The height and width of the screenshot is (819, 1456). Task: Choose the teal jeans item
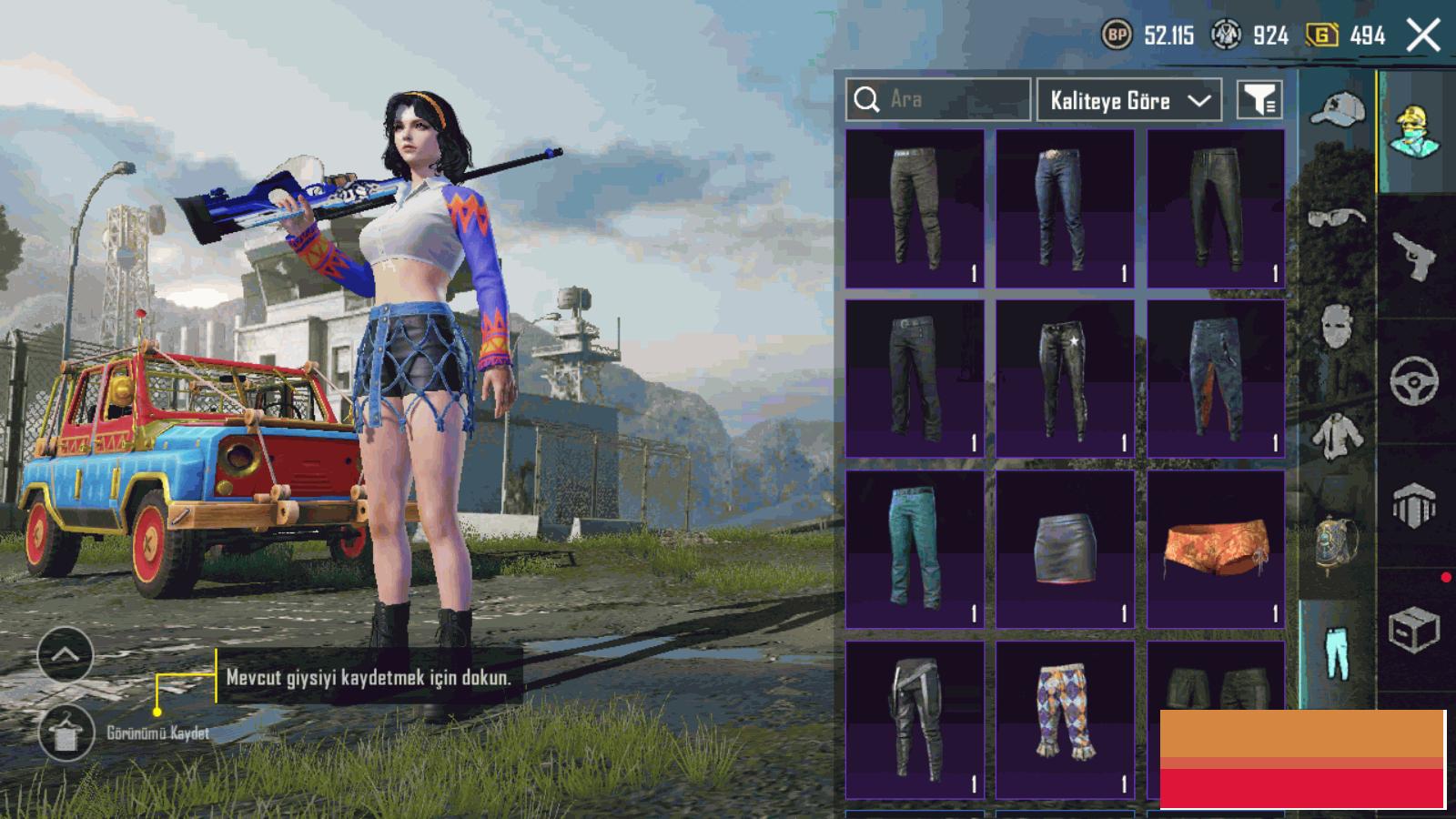[915, 550]
